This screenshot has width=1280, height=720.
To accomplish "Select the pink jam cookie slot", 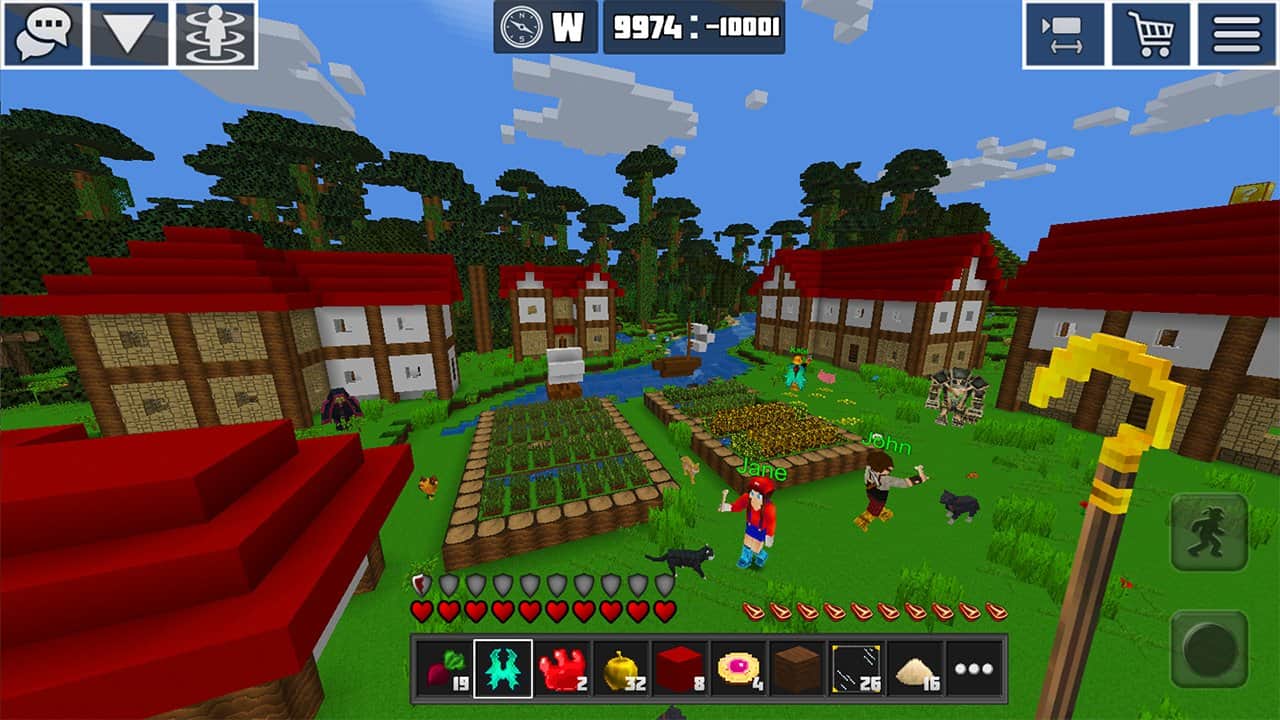I will 739,668.
